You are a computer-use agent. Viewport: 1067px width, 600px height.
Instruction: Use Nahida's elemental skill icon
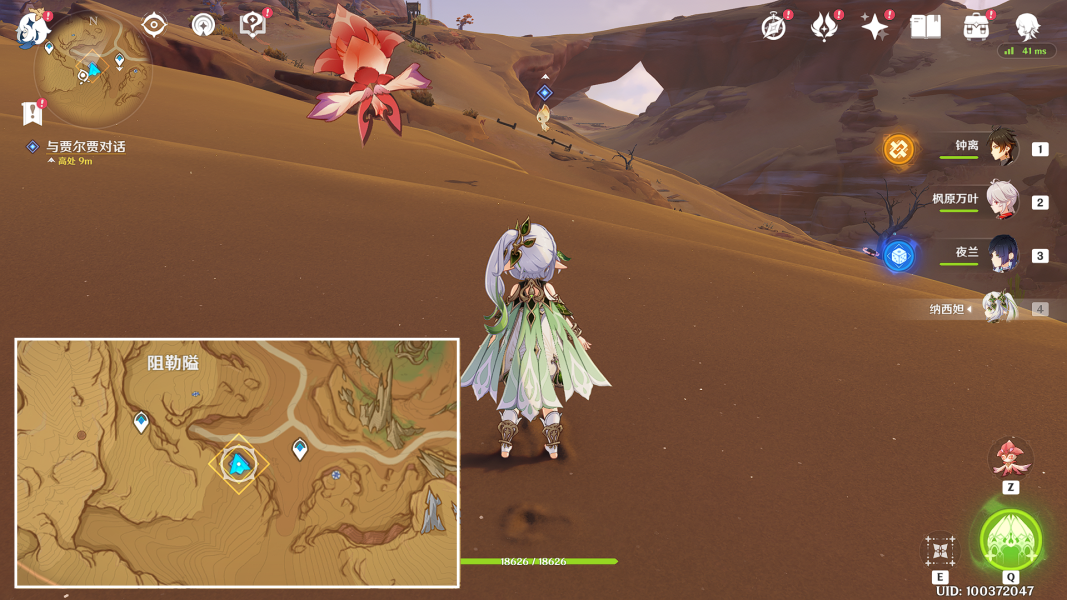939,549
